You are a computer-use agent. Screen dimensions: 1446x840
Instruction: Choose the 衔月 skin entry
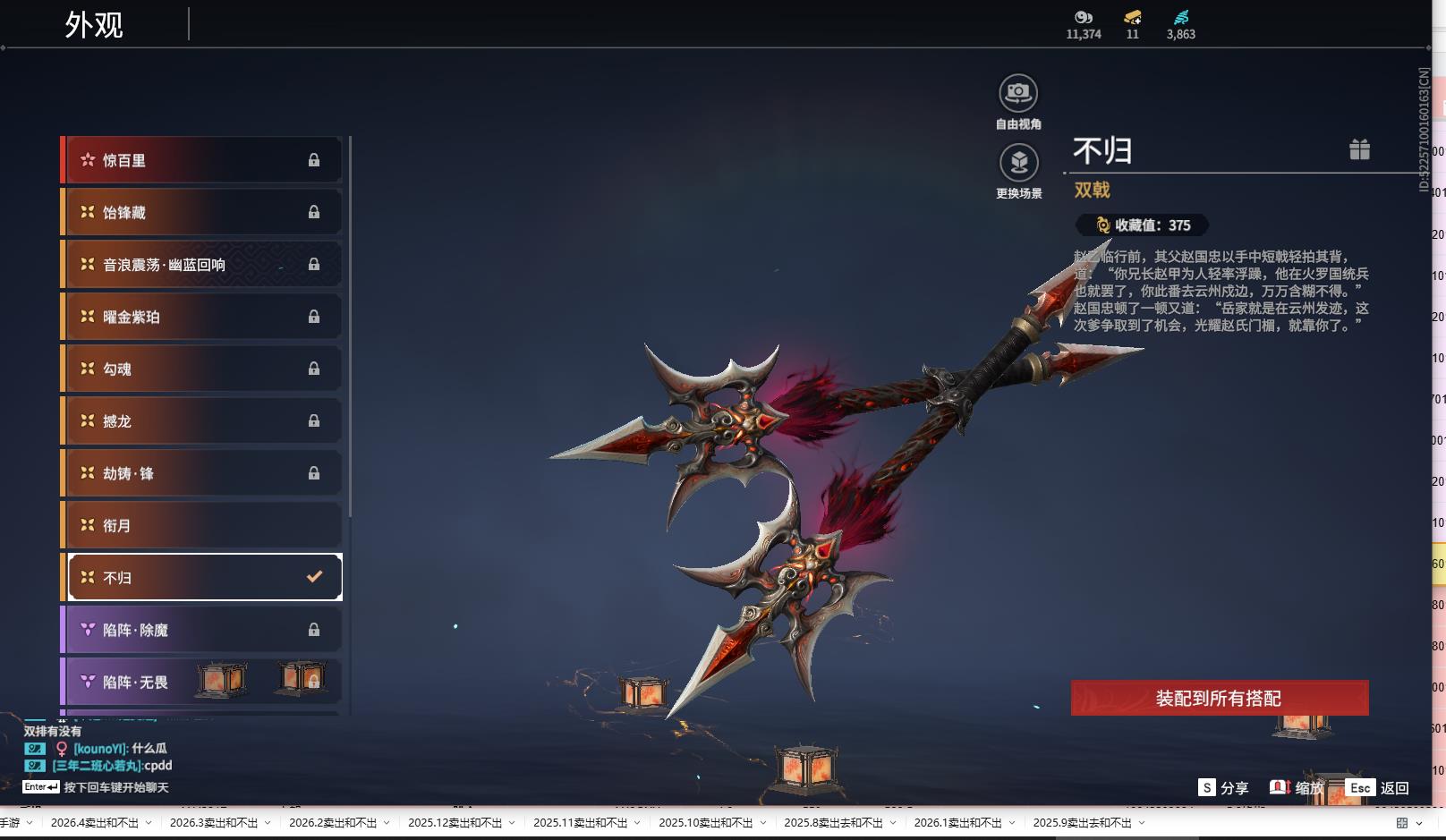[x=202, y=525]
